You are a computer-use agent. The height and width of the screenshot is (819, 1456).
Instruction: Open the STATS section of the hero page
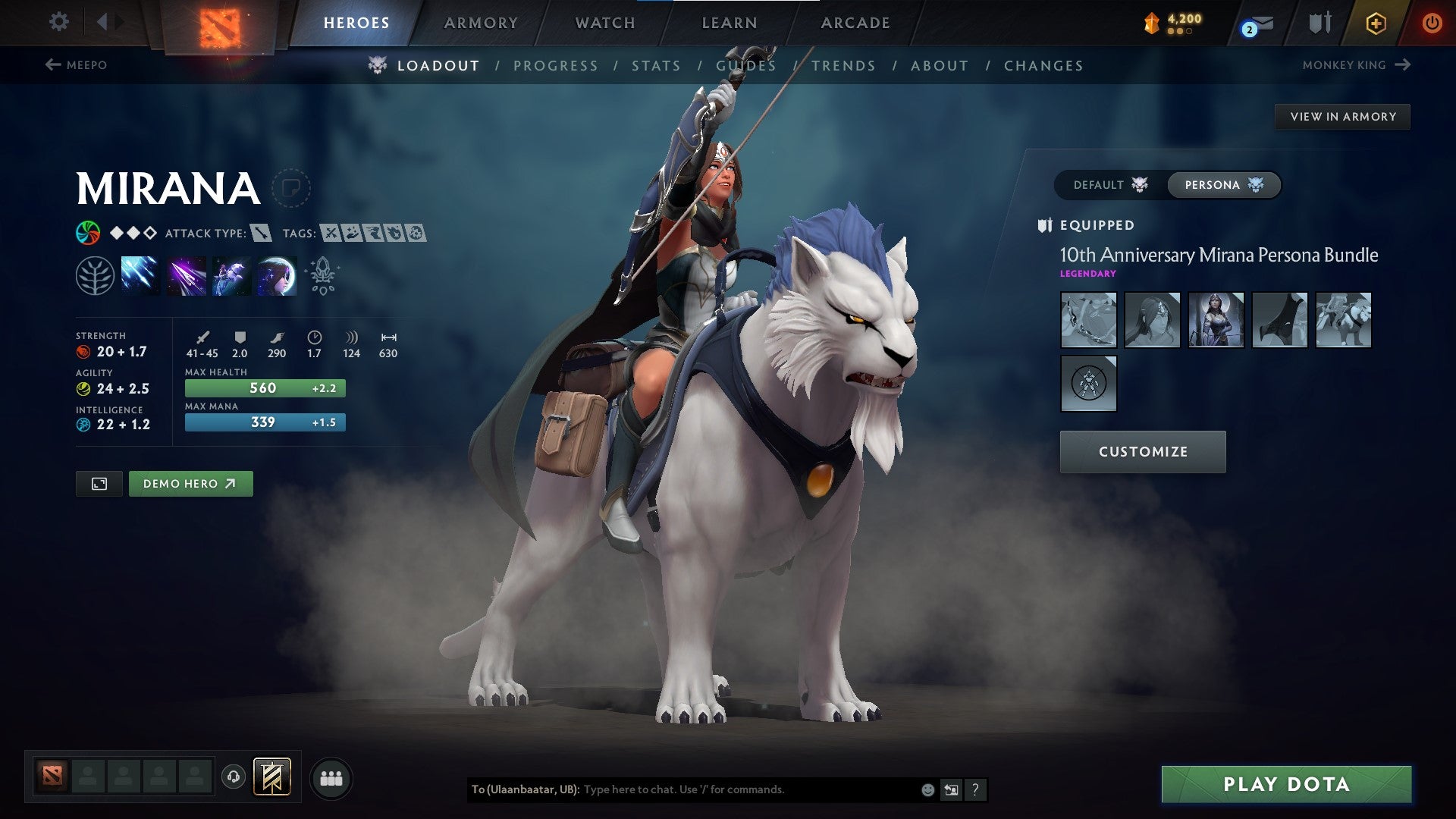(x=656, y=65)
